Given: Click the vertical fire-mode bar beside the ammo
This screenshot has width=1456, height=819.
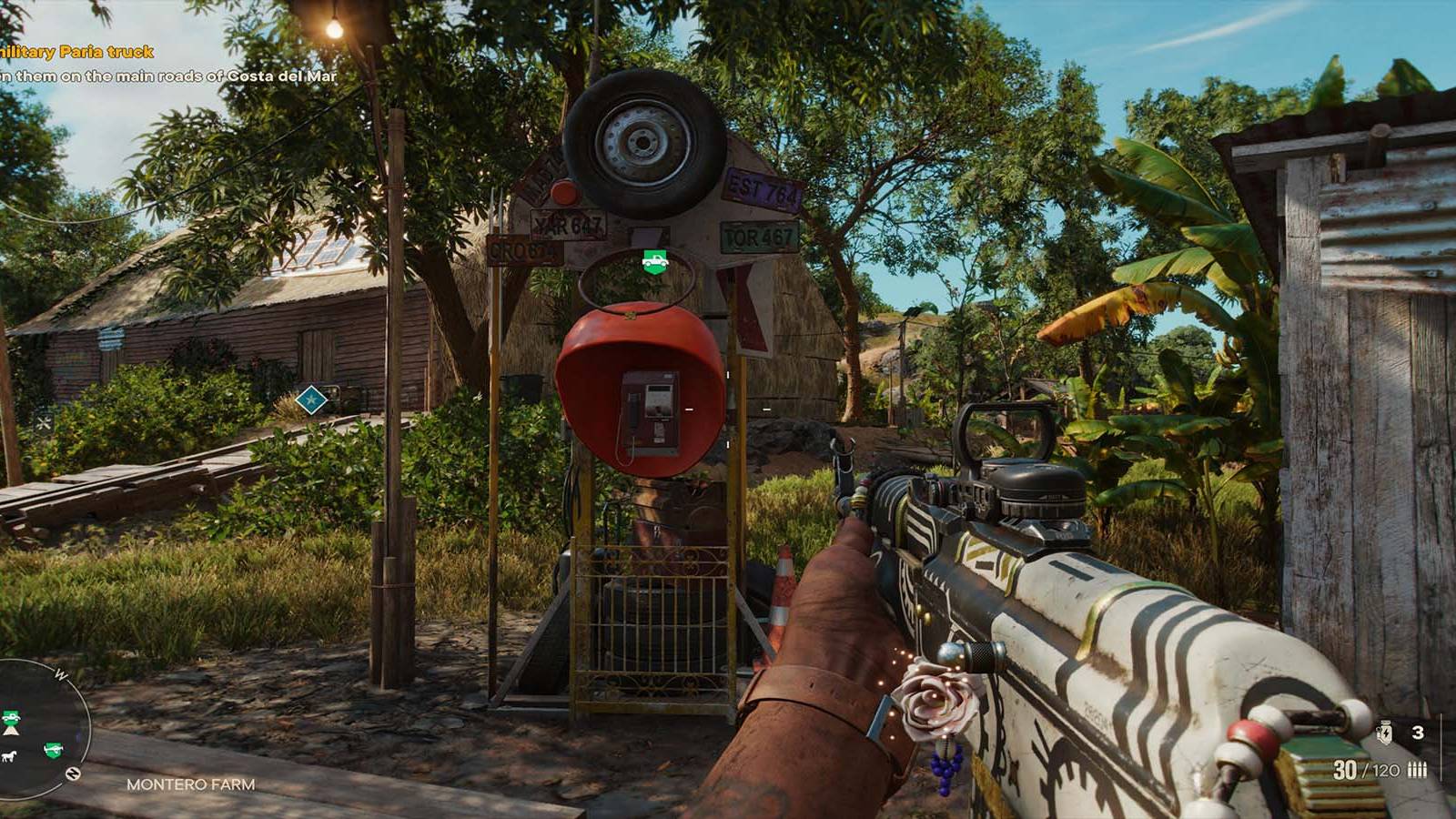Looking at the screenshot, I should pyautogui.click(x=1441, y=747).
